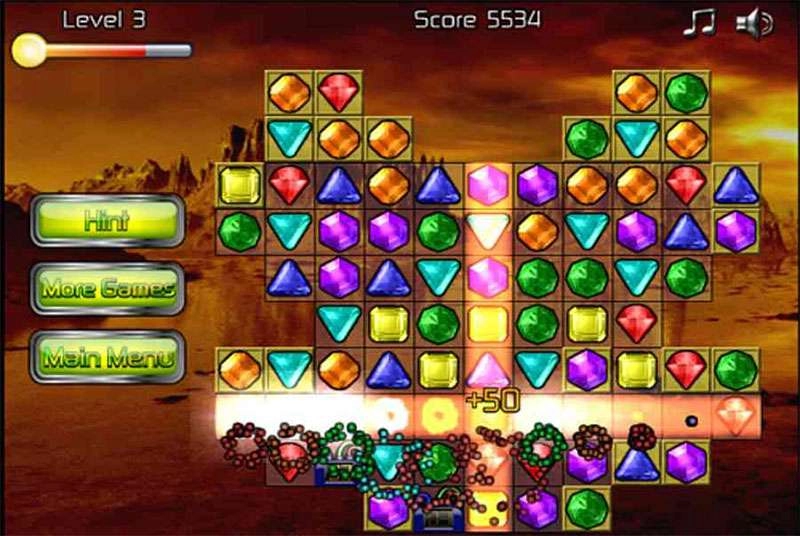800x536 pixels.
Task: Open the More Games link
Action: pos(108,290)
